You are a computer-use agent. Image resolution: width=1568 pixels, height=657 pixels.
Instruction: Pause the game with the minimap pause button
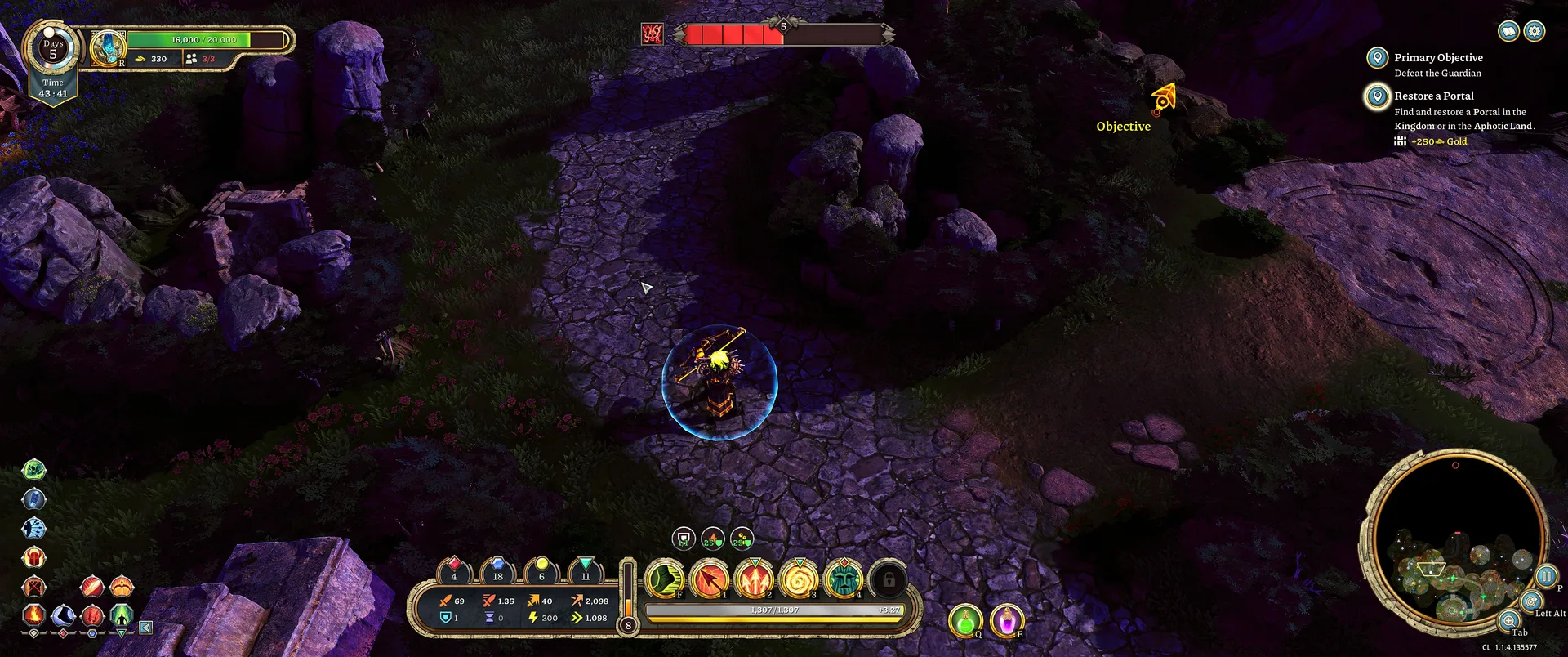click(1546, 576)
